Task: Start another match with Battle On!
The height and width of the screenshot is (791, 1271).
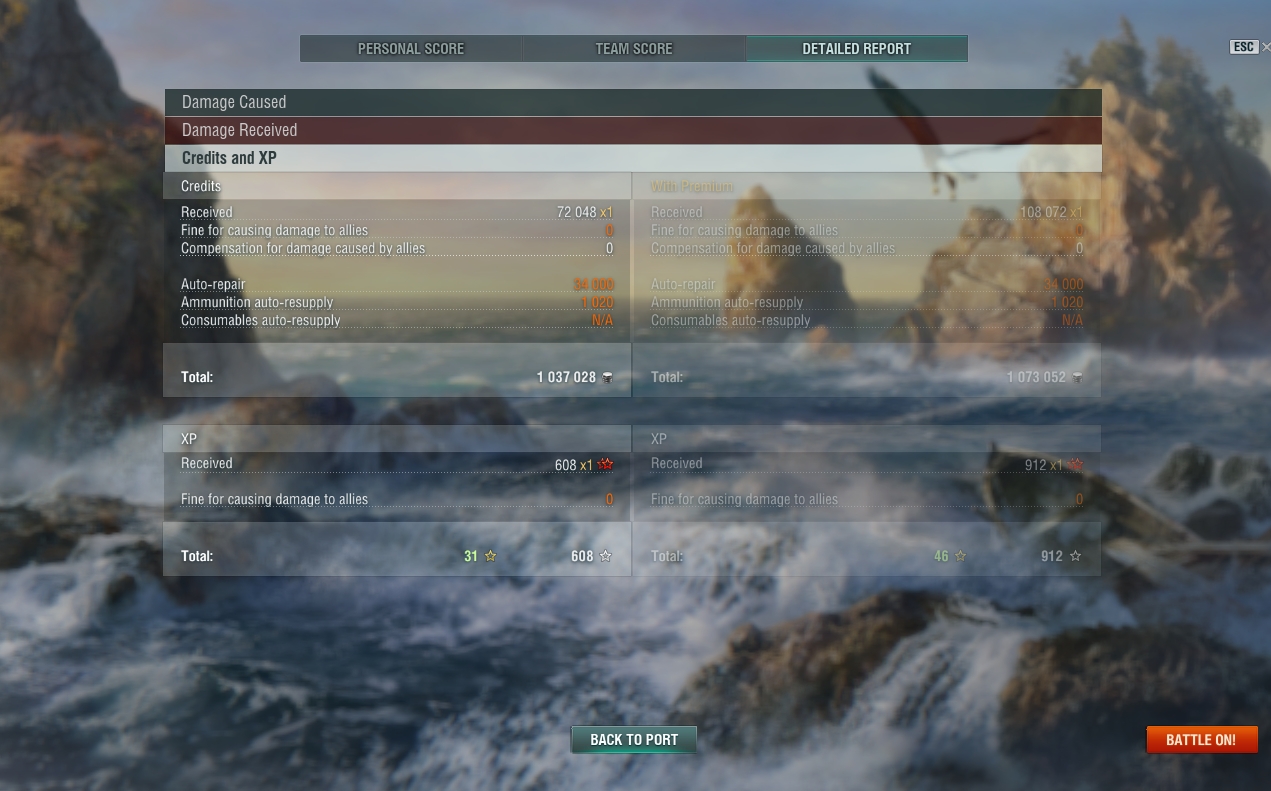Action: (x=1201, y=740)
